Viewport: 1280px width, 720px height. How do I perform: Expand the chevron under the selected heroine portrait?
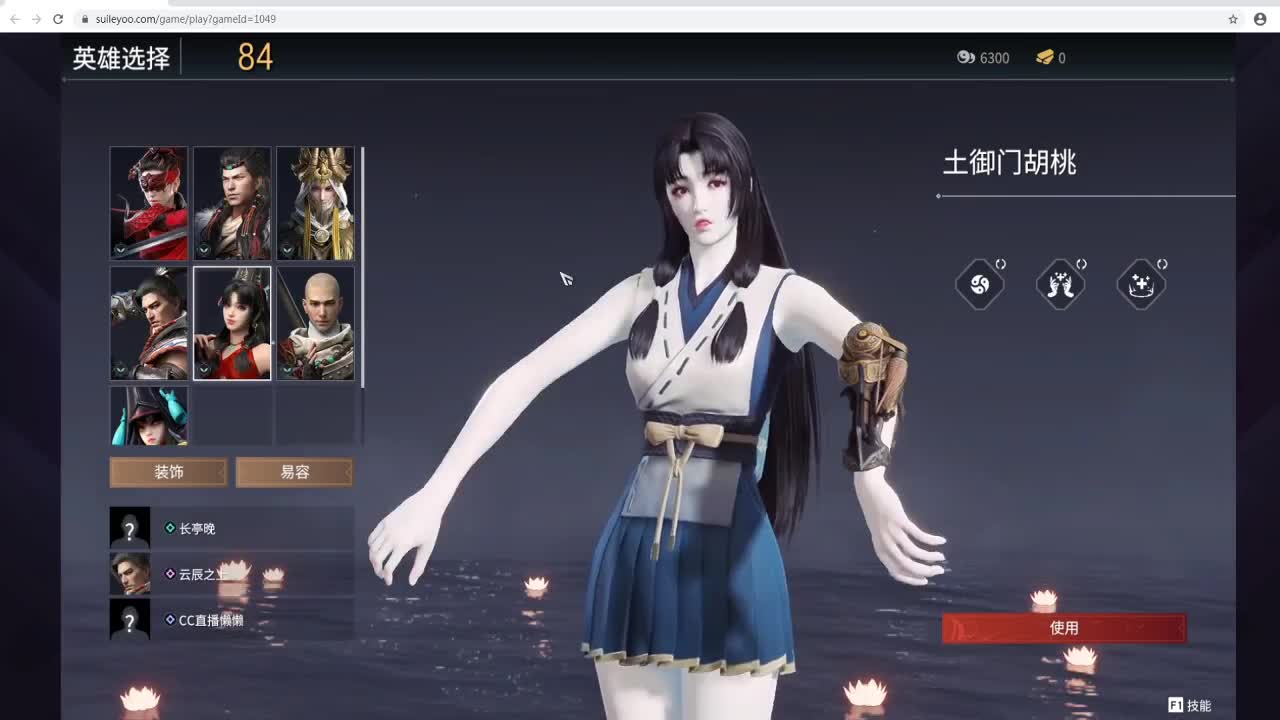click(204, 368)
